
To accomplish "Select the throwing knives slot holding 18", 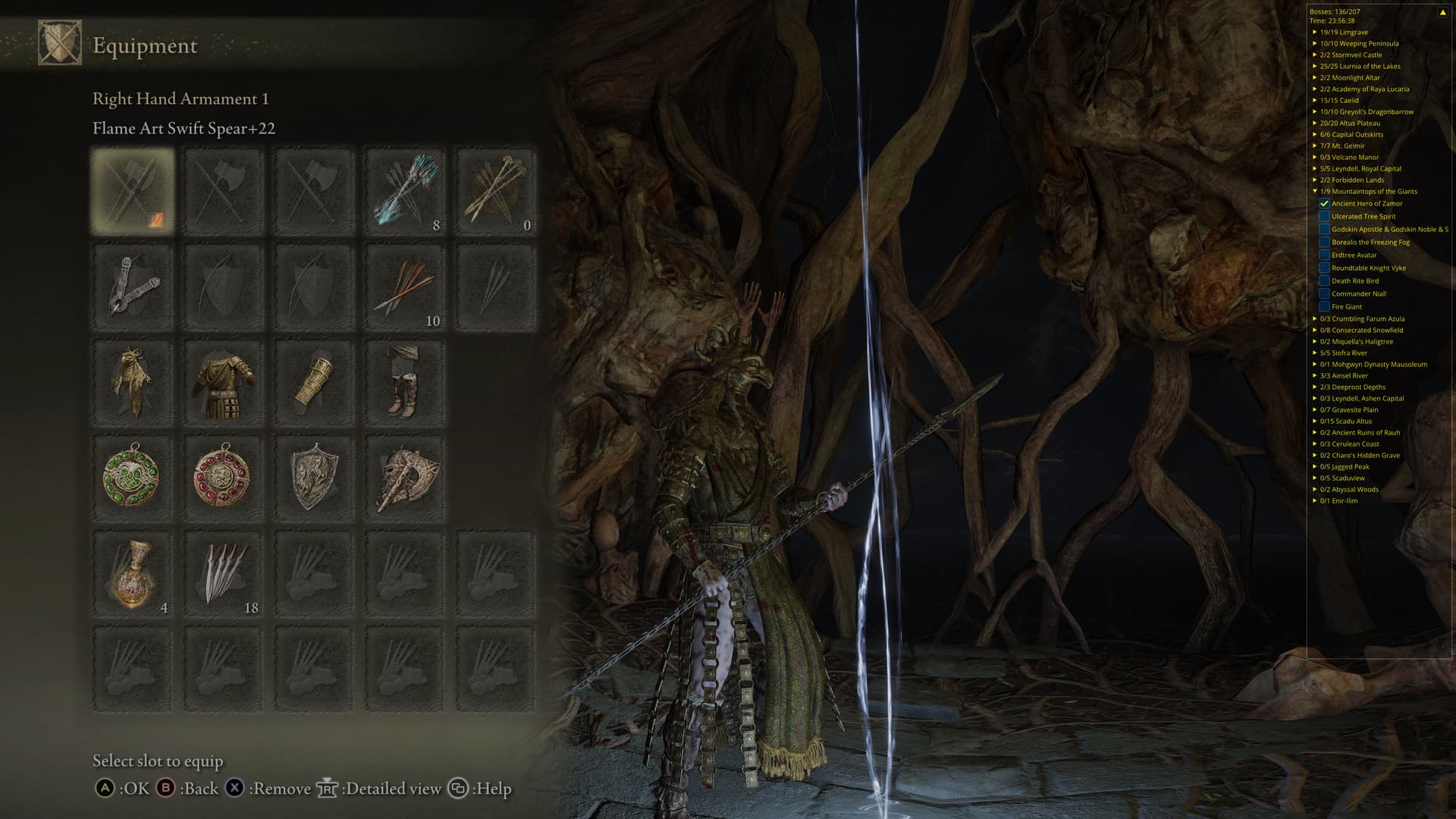I will click(224, 574).
